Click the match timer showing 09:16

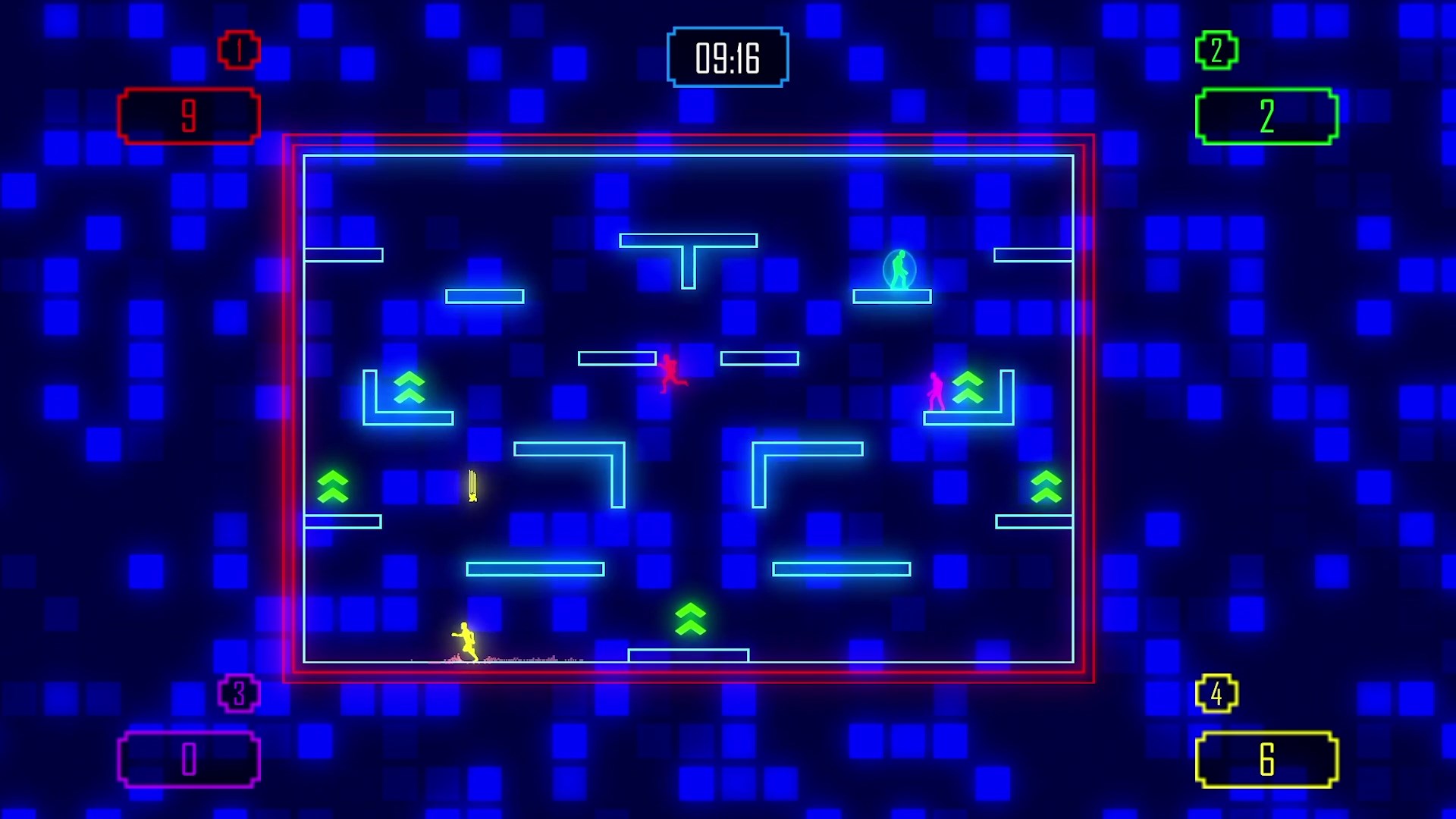[x=726, y=58]
